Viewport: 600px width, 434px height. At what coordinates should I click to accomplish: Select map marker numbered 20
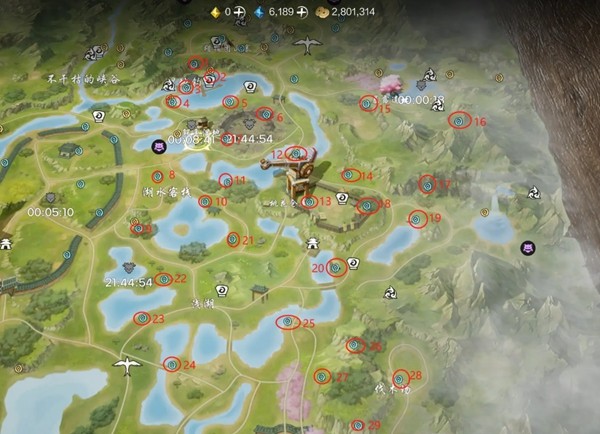coord(337,267)
